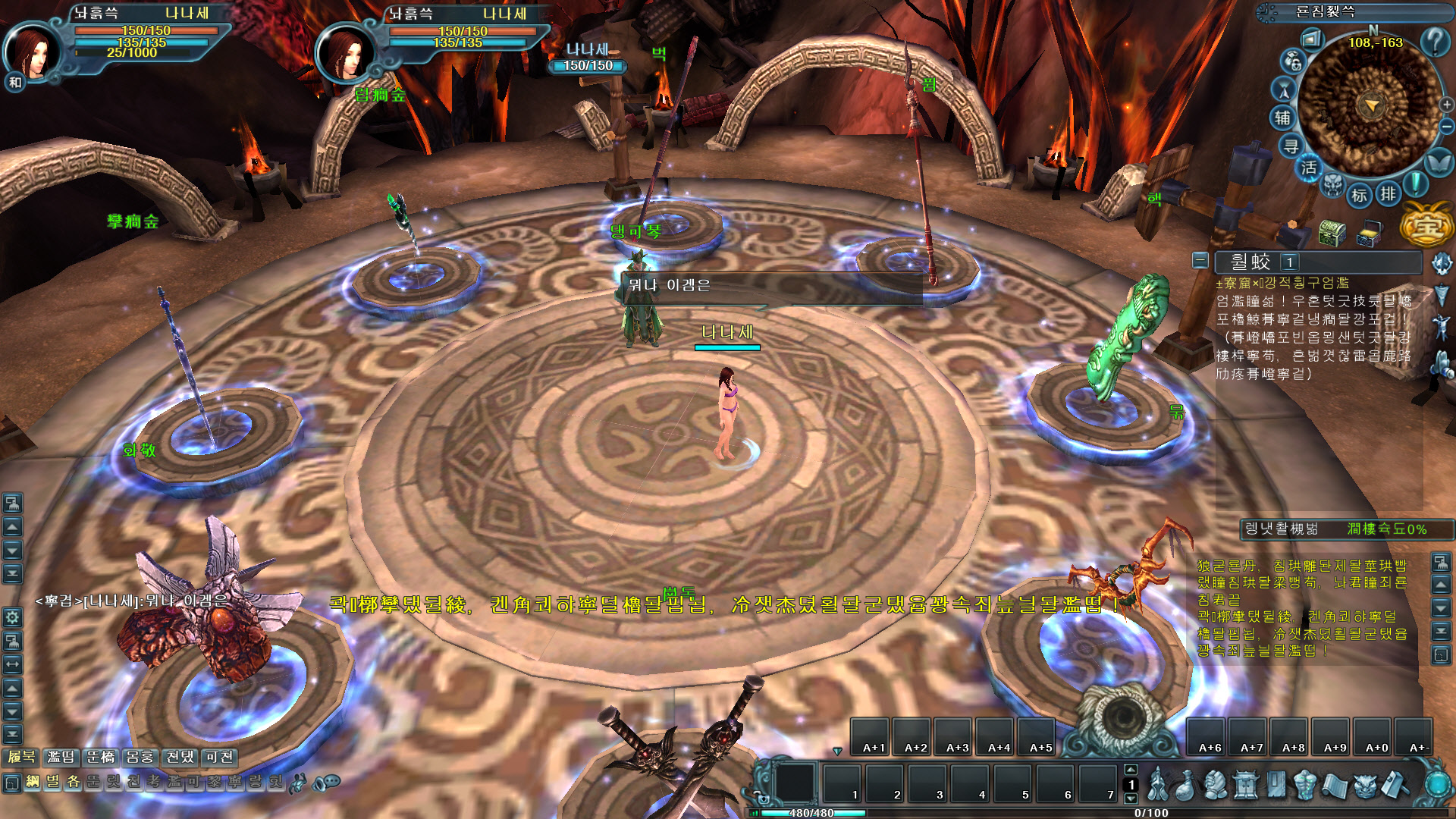The image size is (1456, 819).
Task: Zoom in the minimap with plus
Action: [x=1446, y=105]
